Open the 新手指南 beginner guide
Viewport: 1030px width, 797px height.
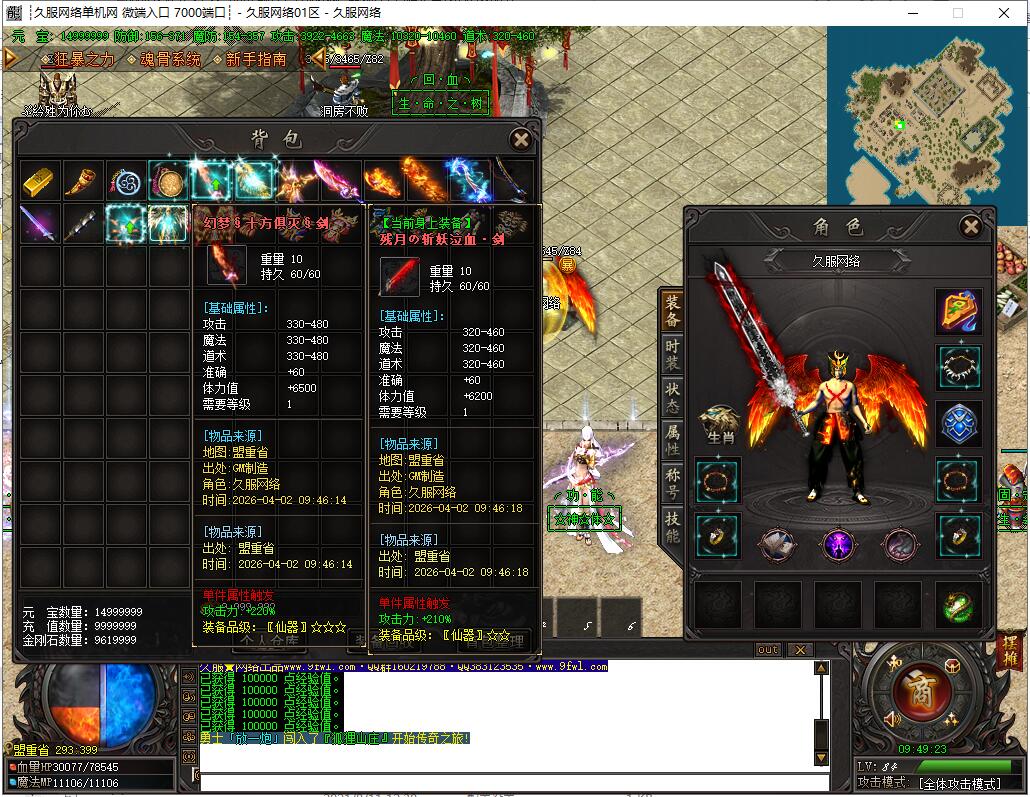[256, 60]
